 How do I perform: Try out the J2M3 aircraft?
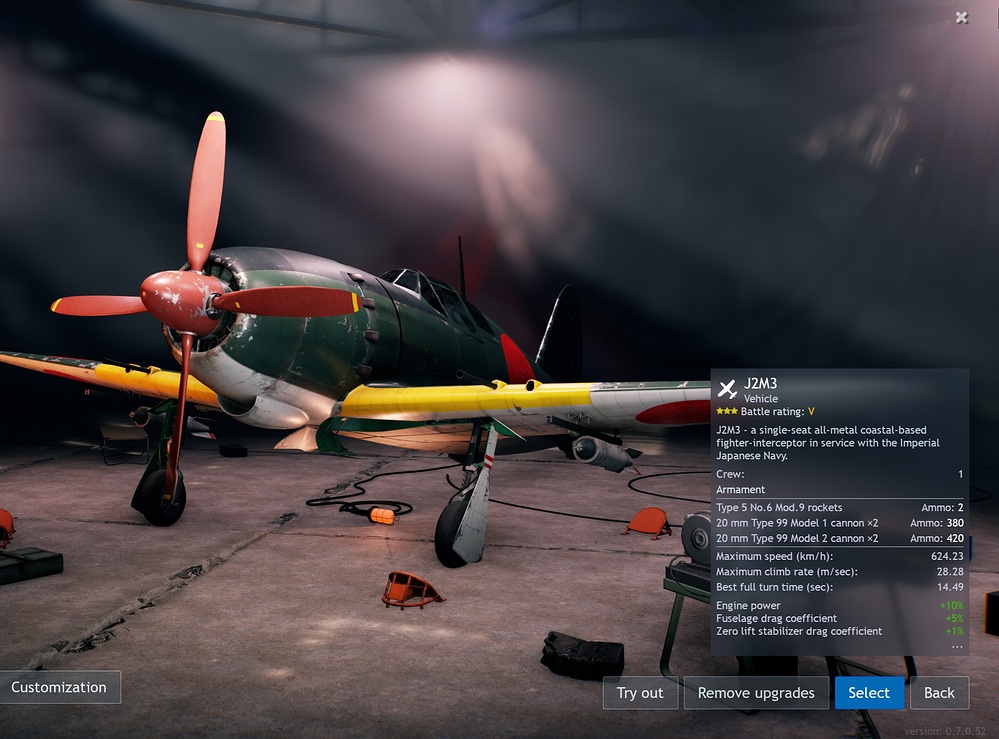click(x=640, y=693)
